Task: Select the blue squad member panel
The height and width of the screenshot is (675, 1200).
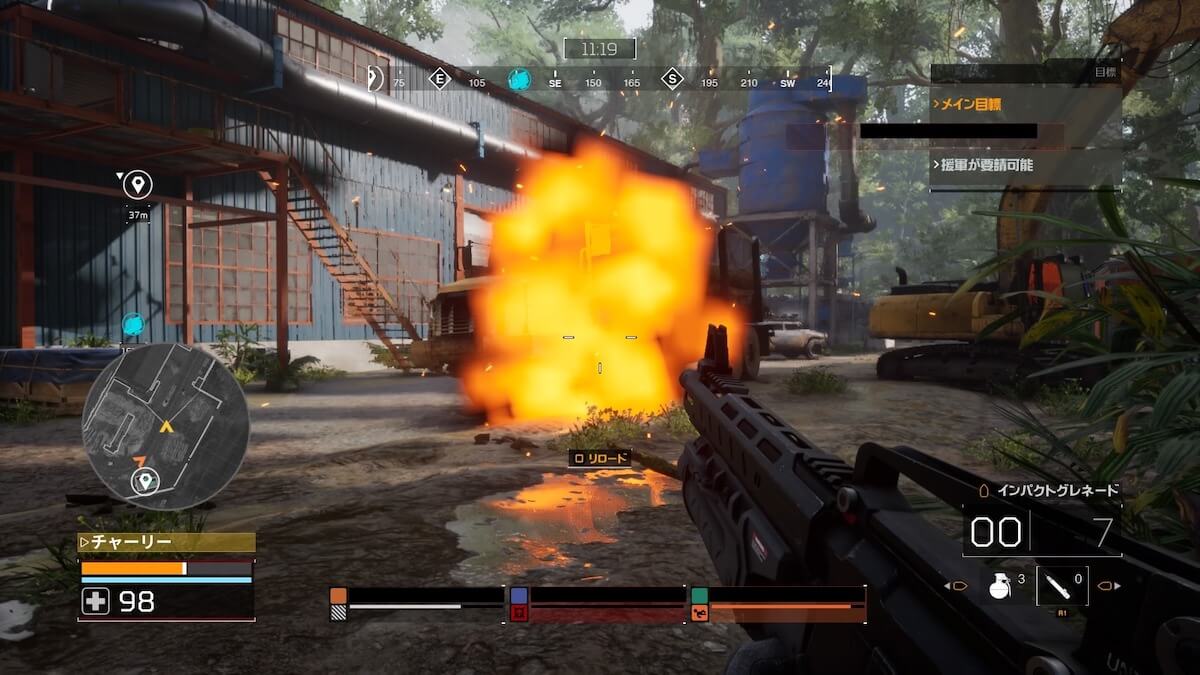Action: pyautogui.click(x=597, y=604)
